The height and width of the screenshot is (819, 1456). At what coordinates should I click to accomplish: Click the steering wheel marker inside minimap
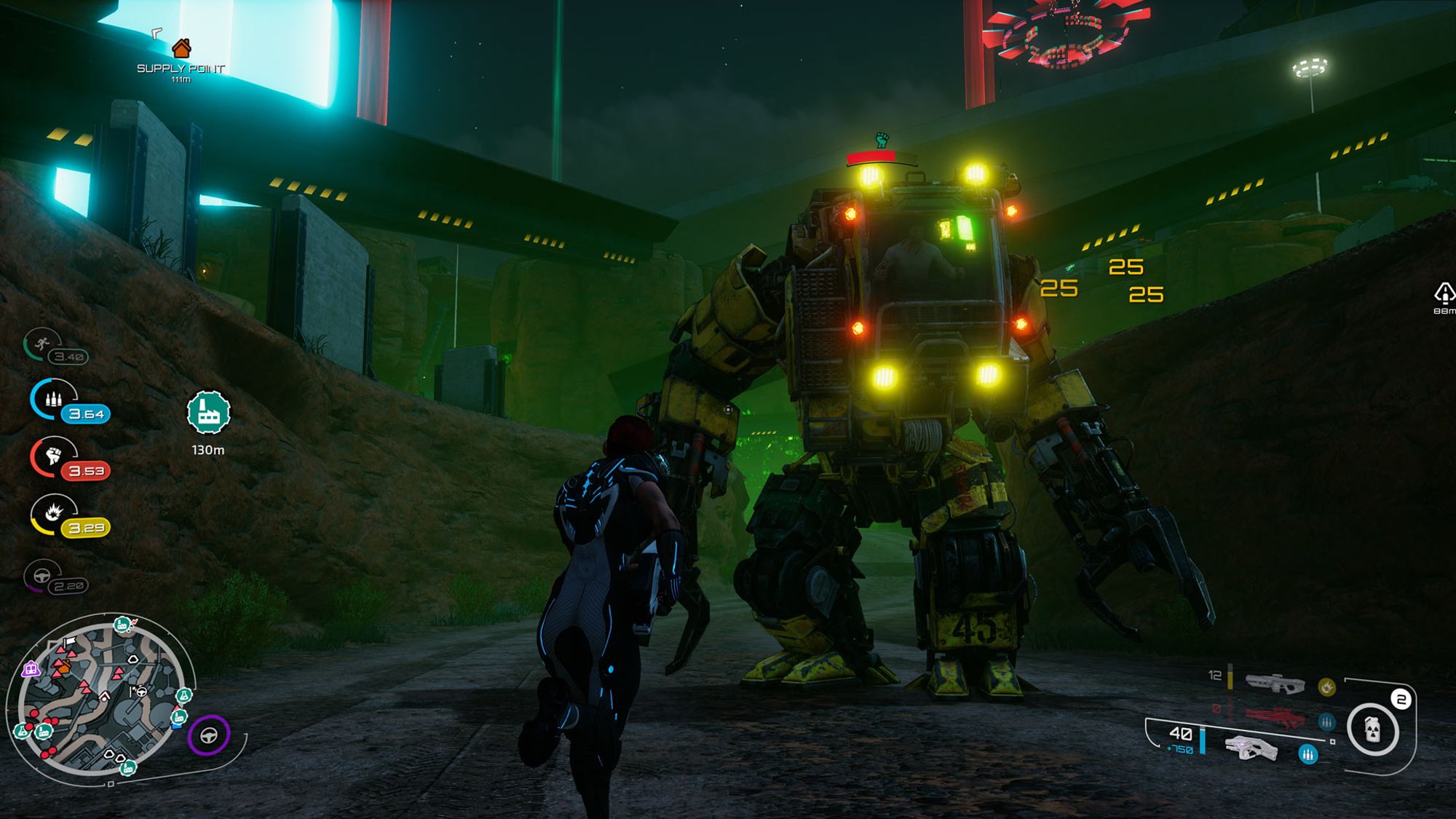(141, 691)
